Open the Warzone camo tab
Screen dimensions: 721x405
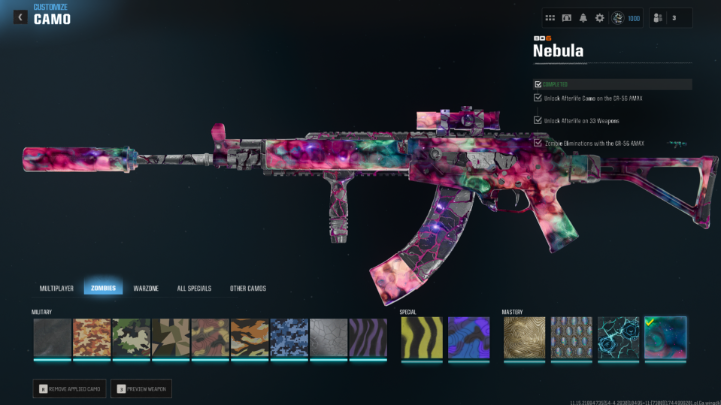(x=146, y=288)
